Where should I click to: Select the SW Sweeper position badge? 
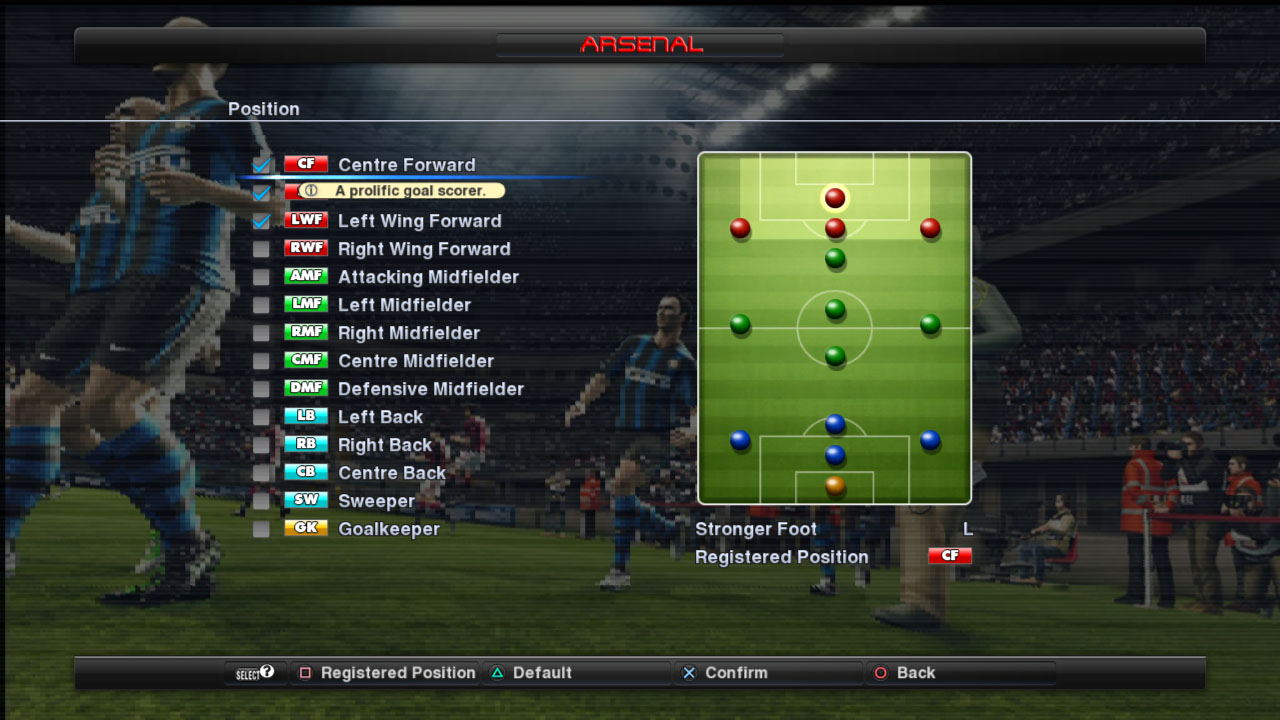click(x=306, y=500)
